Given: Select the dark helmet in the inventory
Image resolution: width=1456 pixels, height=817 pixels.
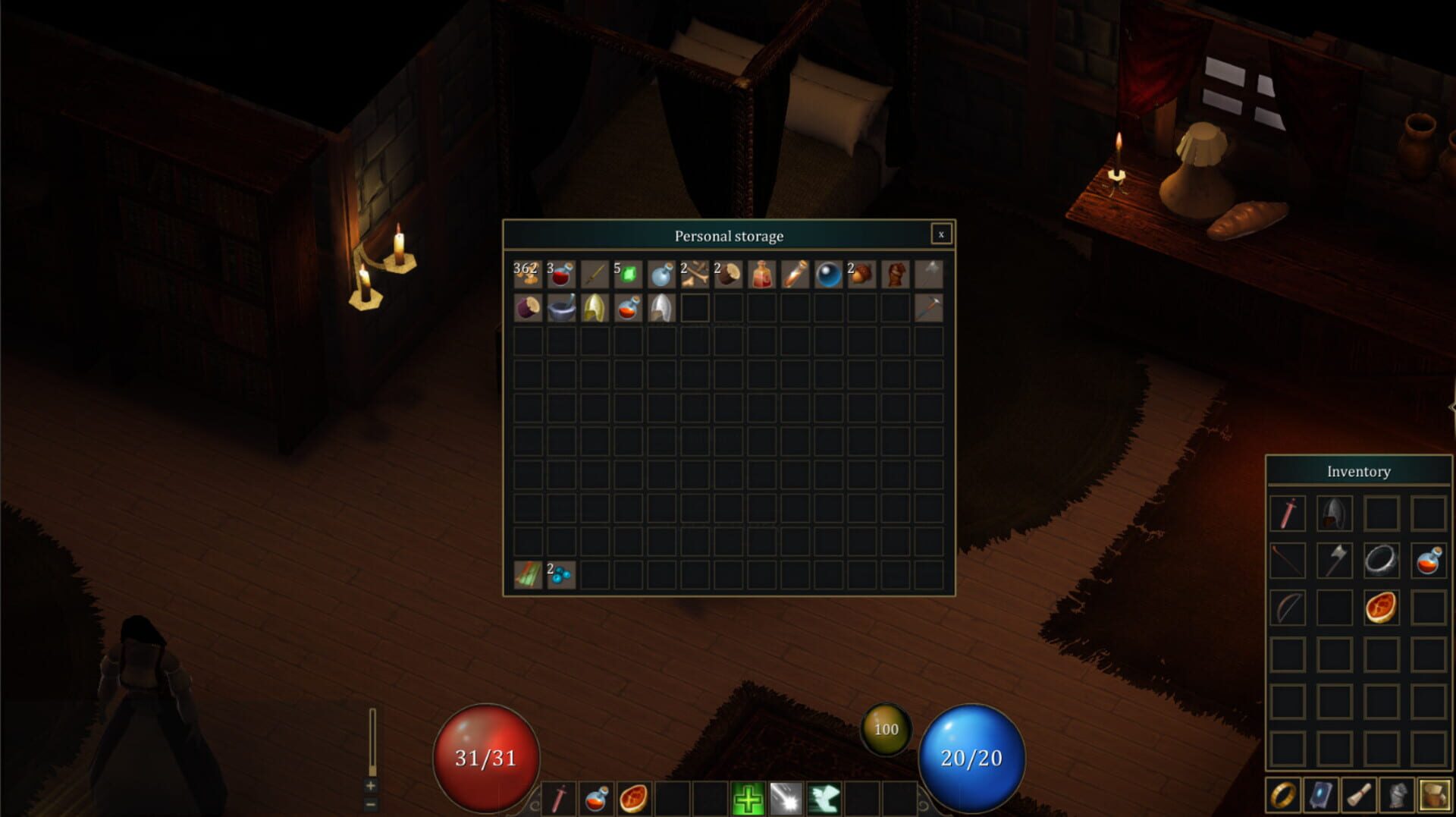Looking at the screenshot, I should pos(1334,514).
